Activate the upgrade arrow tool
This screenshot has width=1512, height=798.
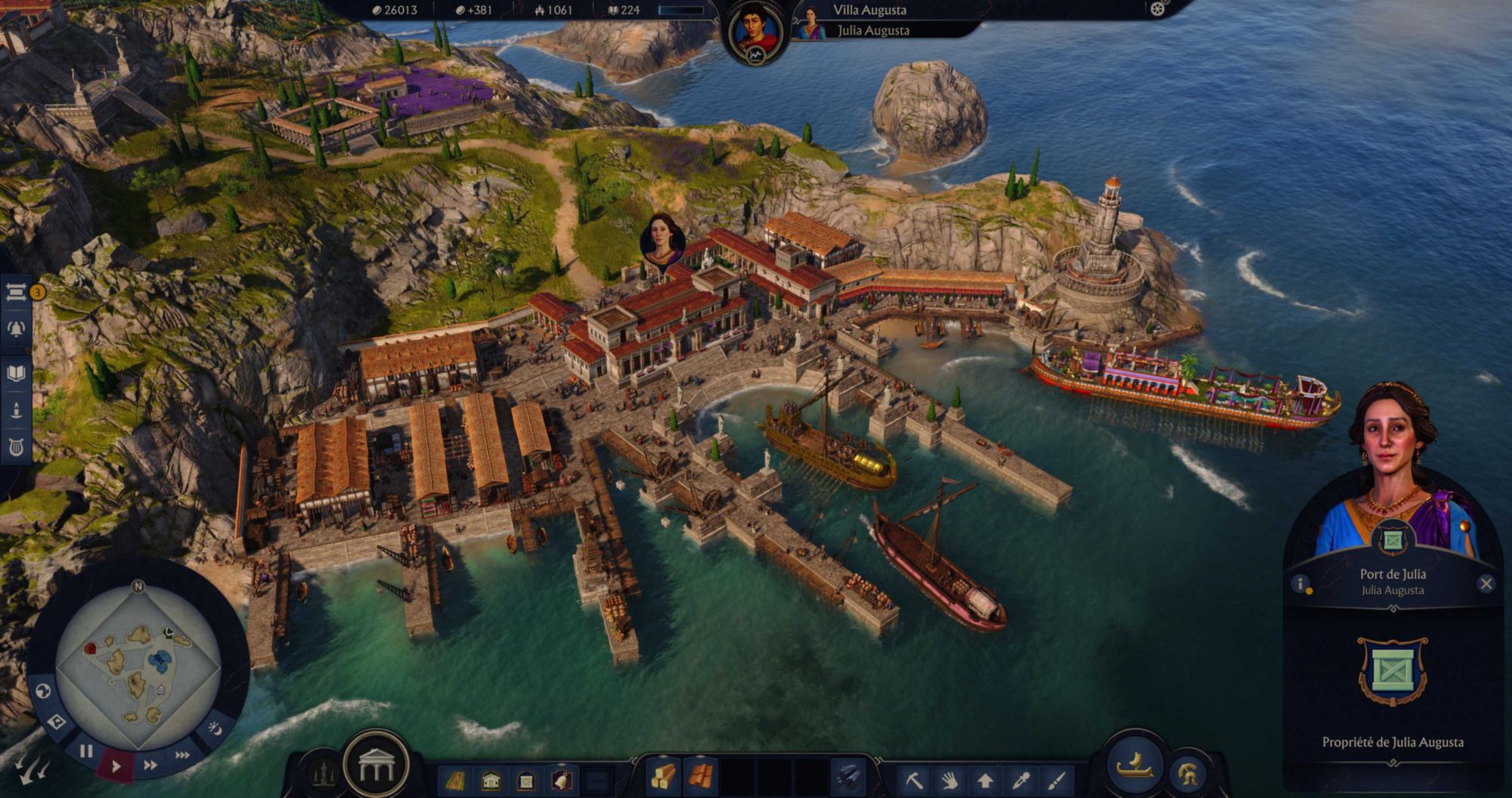[985, 779]
